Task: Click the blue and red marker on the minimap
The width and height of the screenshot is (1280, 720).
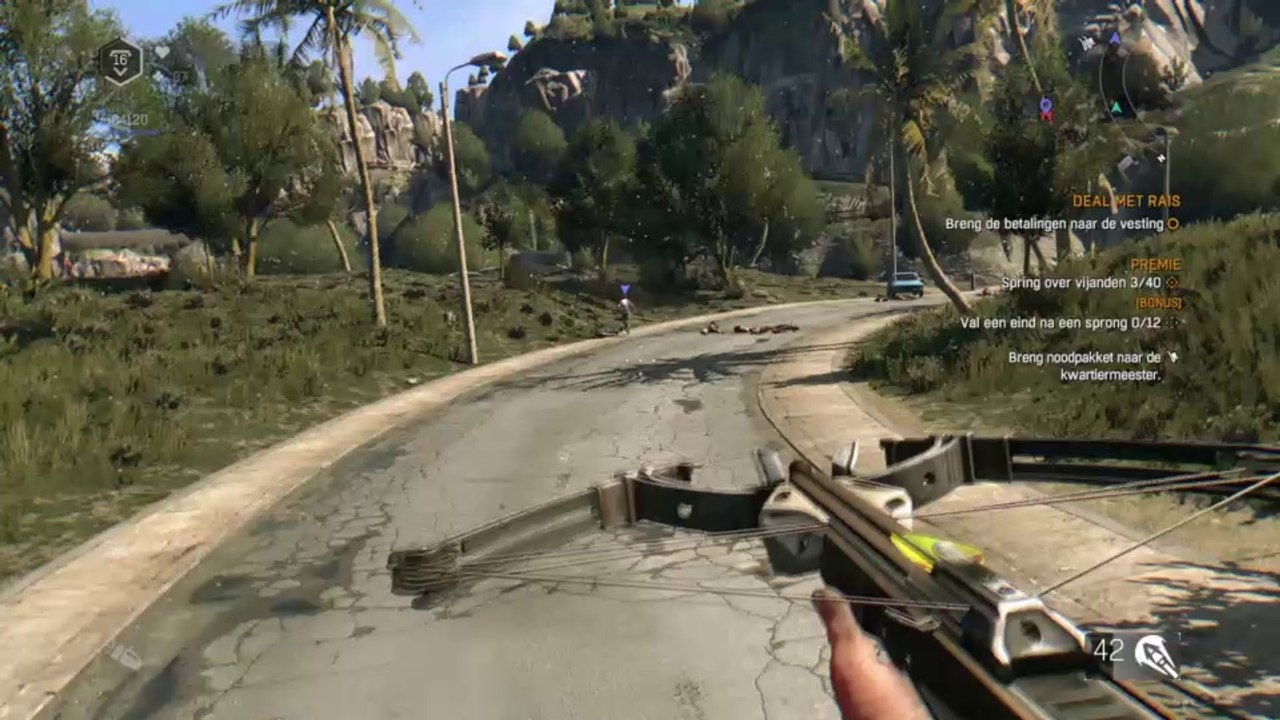Action: click(1046, 108)
